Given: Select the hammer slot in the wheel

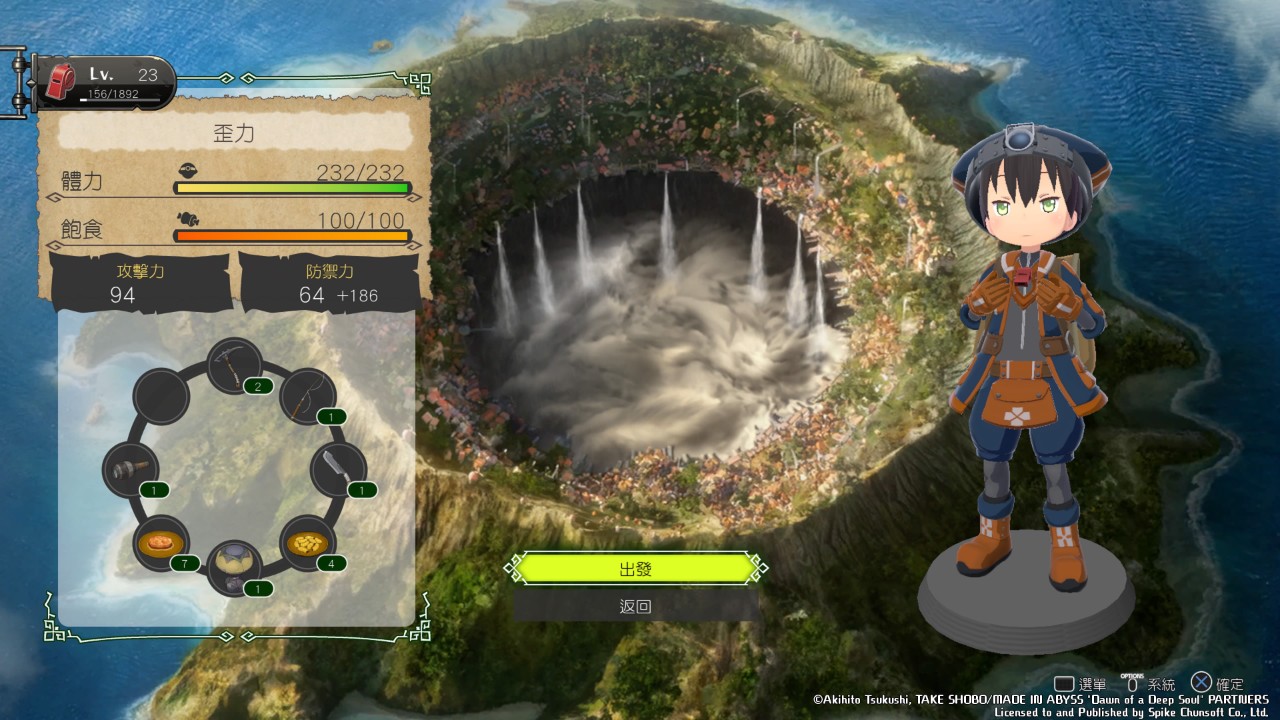Looking at the screenshot, I should coord(131,470).
